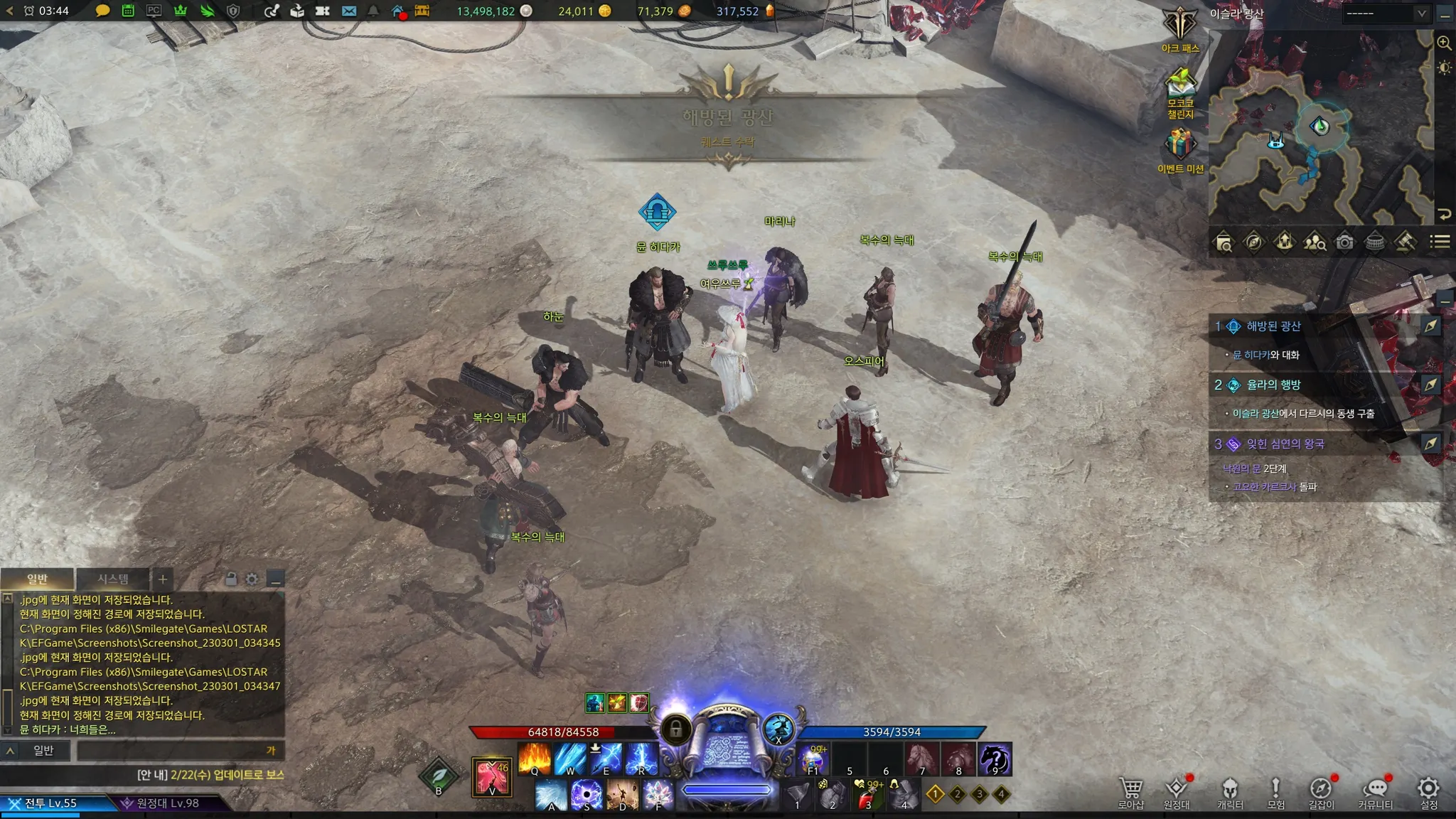Image resolution: width=1456 pixels, height=819 pixels.
Task: Open the 캐릭터 menu
Action: [1230, 789]
